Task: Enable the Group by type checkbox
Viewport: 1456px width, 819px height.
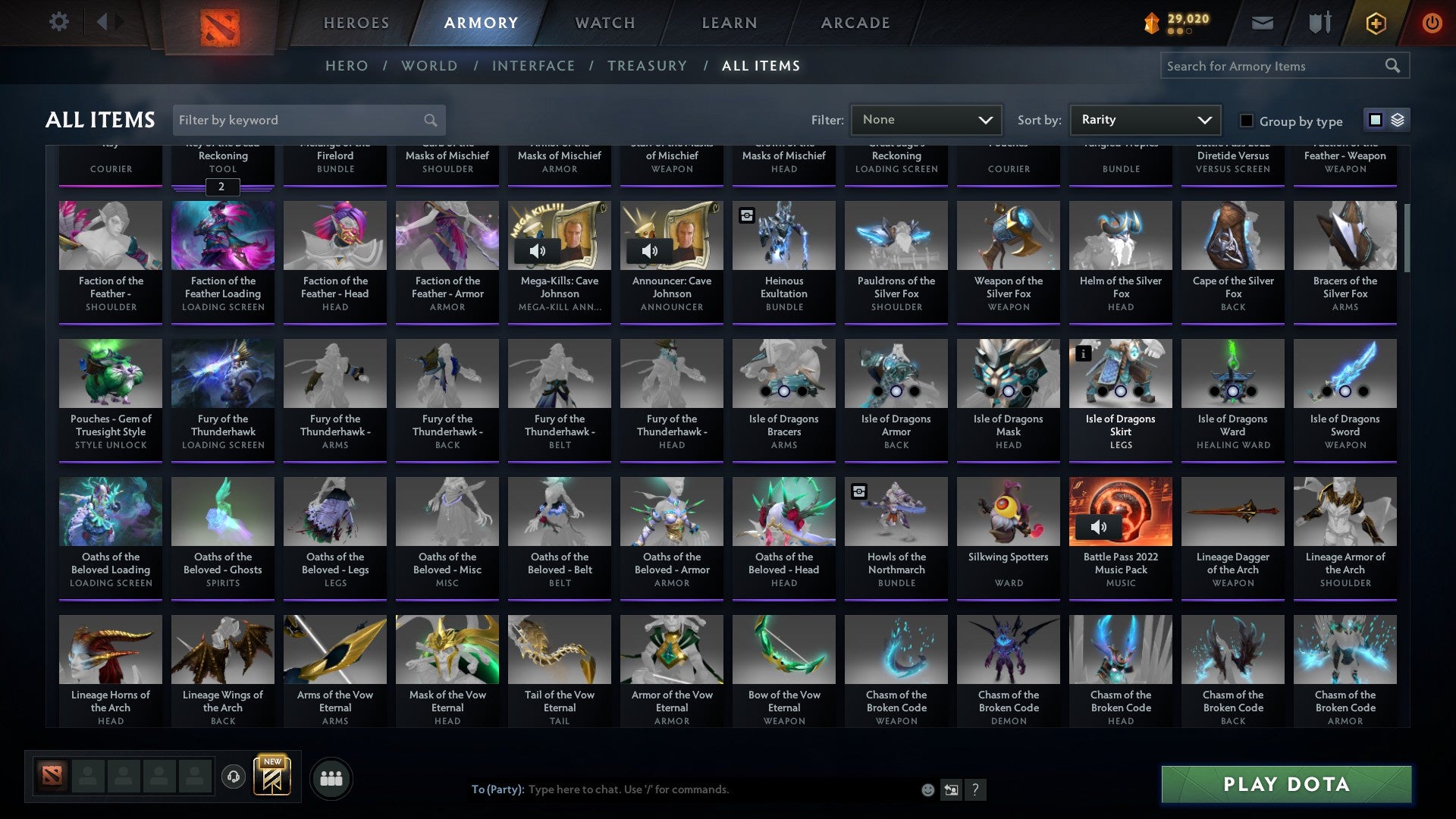Action: click(x=1246, y=121)
